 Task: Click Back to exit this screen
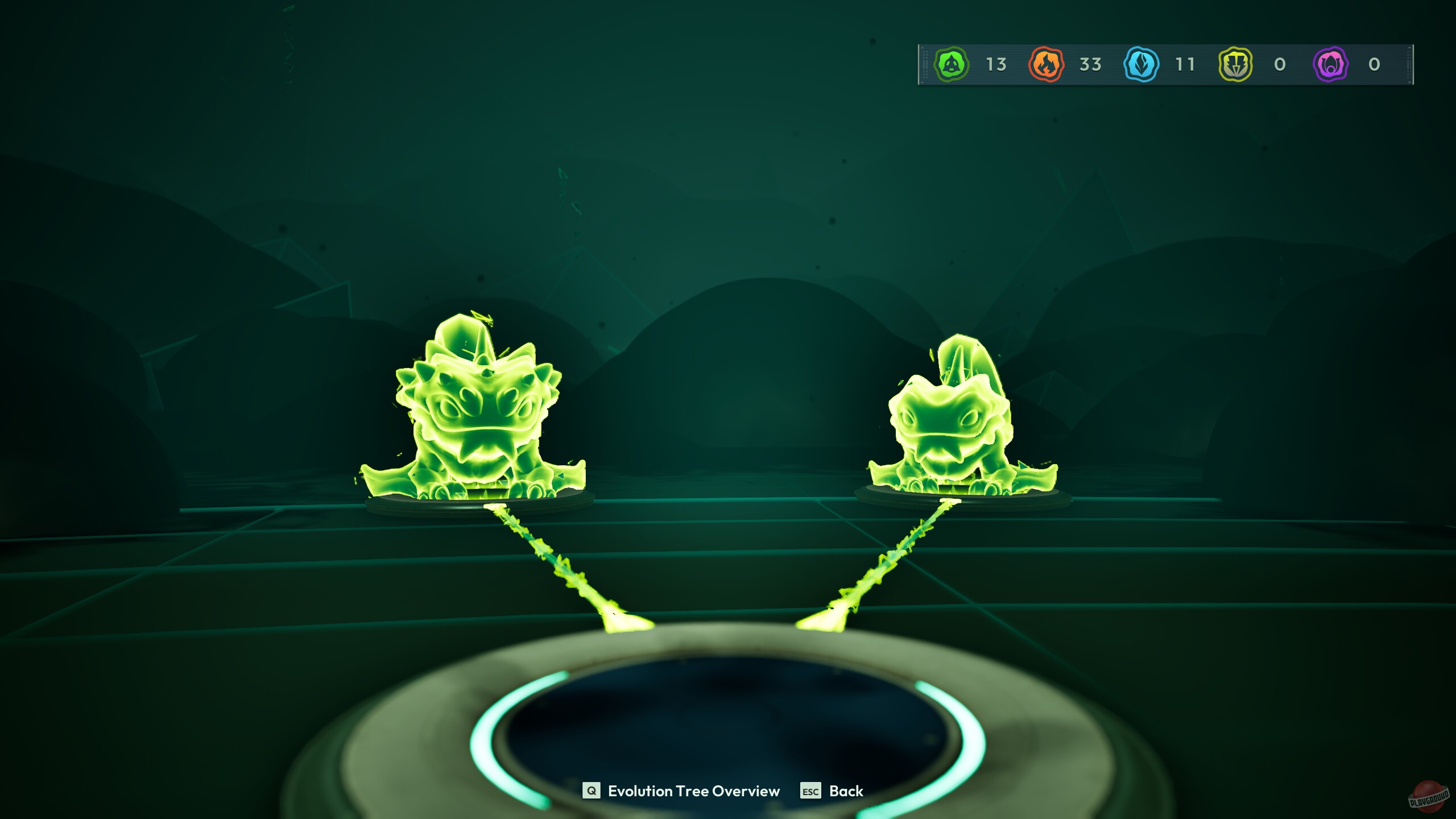click(x=847, y=791)
